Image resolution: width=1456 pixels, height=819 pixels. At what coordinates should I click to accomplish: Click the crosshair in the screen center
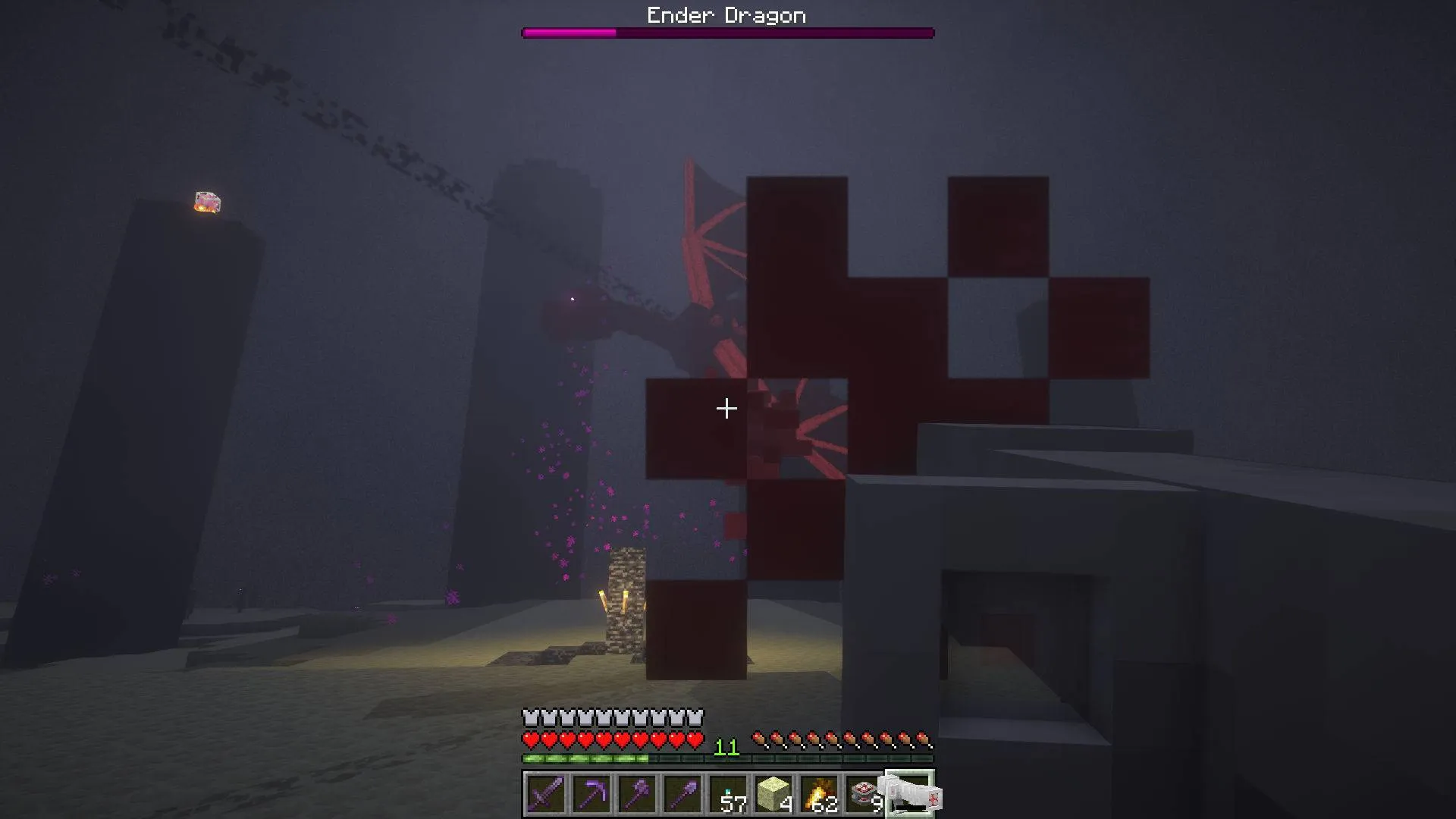[726, 408]
